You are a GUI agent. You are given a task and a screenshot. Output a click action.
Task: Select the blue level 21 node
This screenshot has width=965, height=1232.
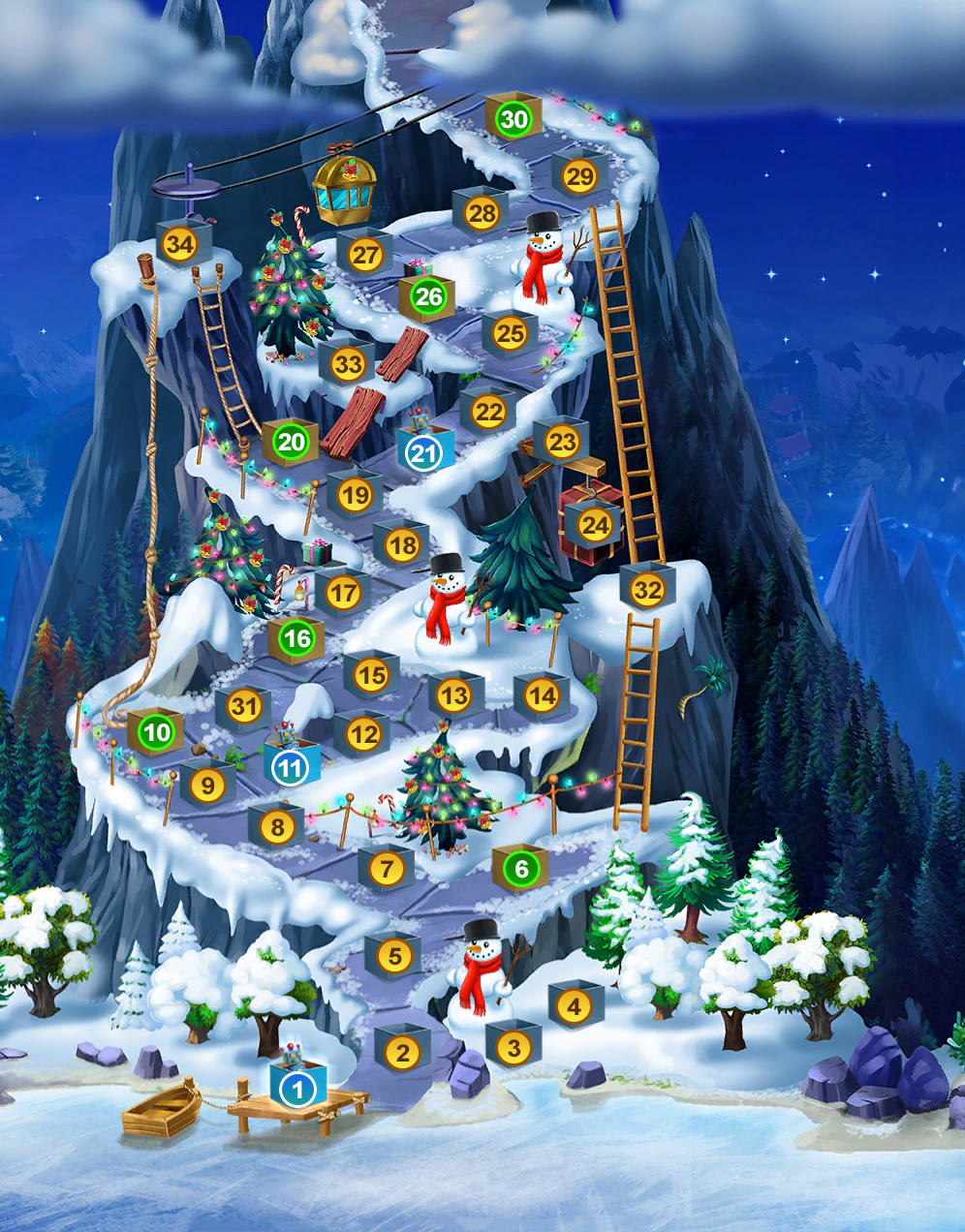point(423,452)
